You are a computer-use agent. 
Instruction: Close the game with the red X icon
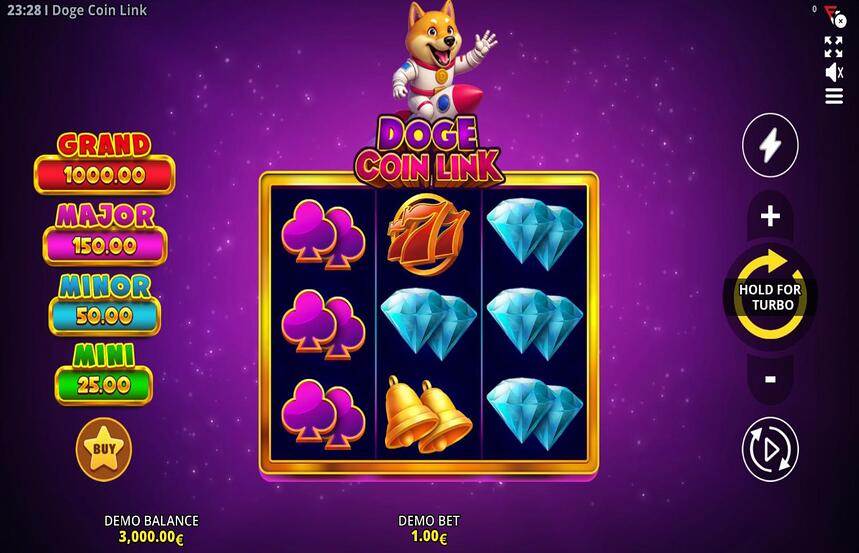(839, 20)
